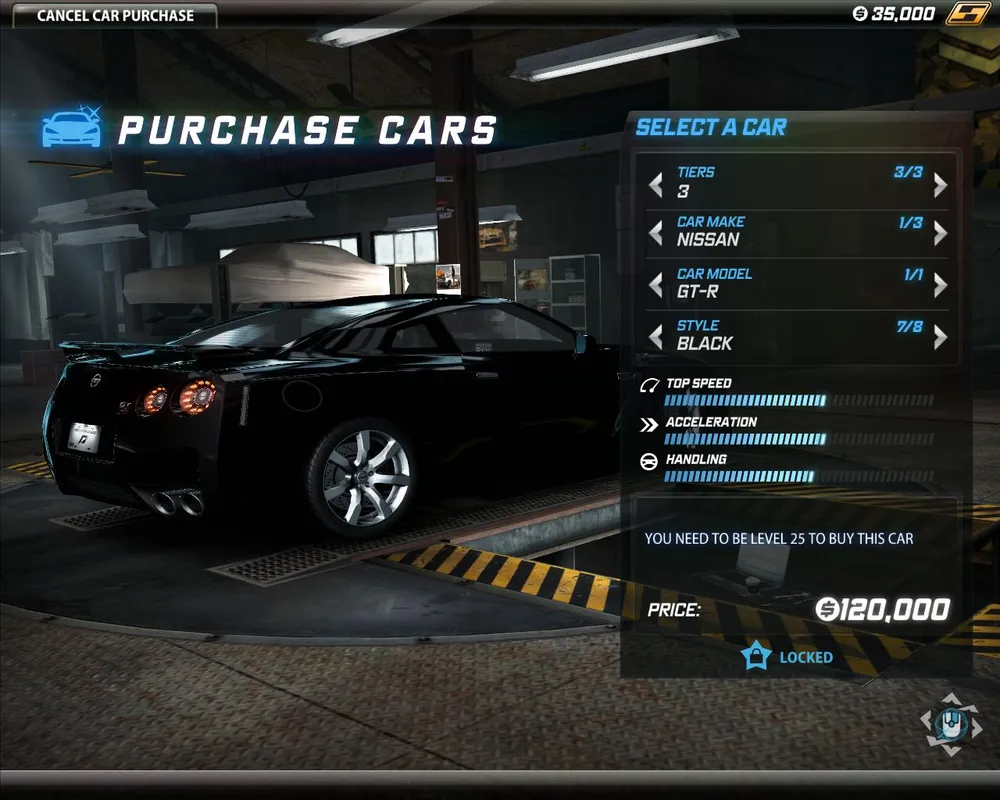Screen dimensions: 1000x800
Task: Choose the next style after Black
Action: [x=940, y=337]
